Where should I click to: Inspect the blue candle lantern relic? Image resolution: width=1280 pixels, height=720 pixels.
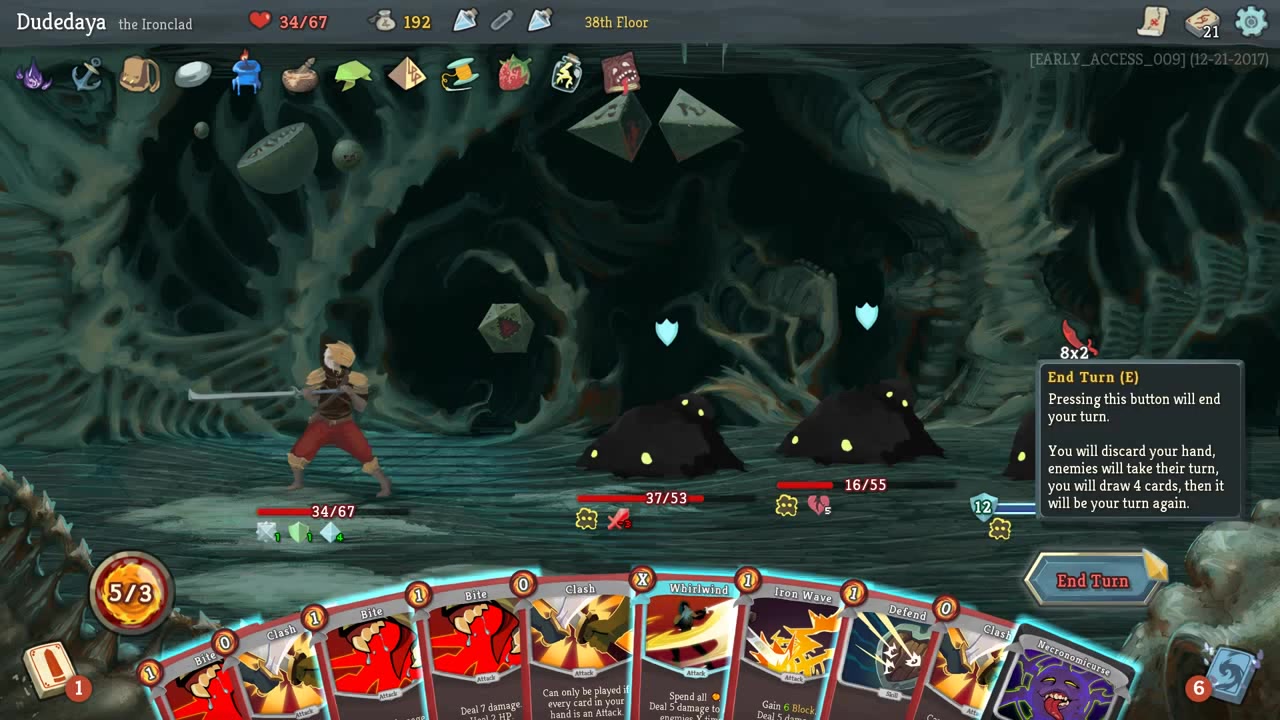pyautogui.click(x=246, y=75)
